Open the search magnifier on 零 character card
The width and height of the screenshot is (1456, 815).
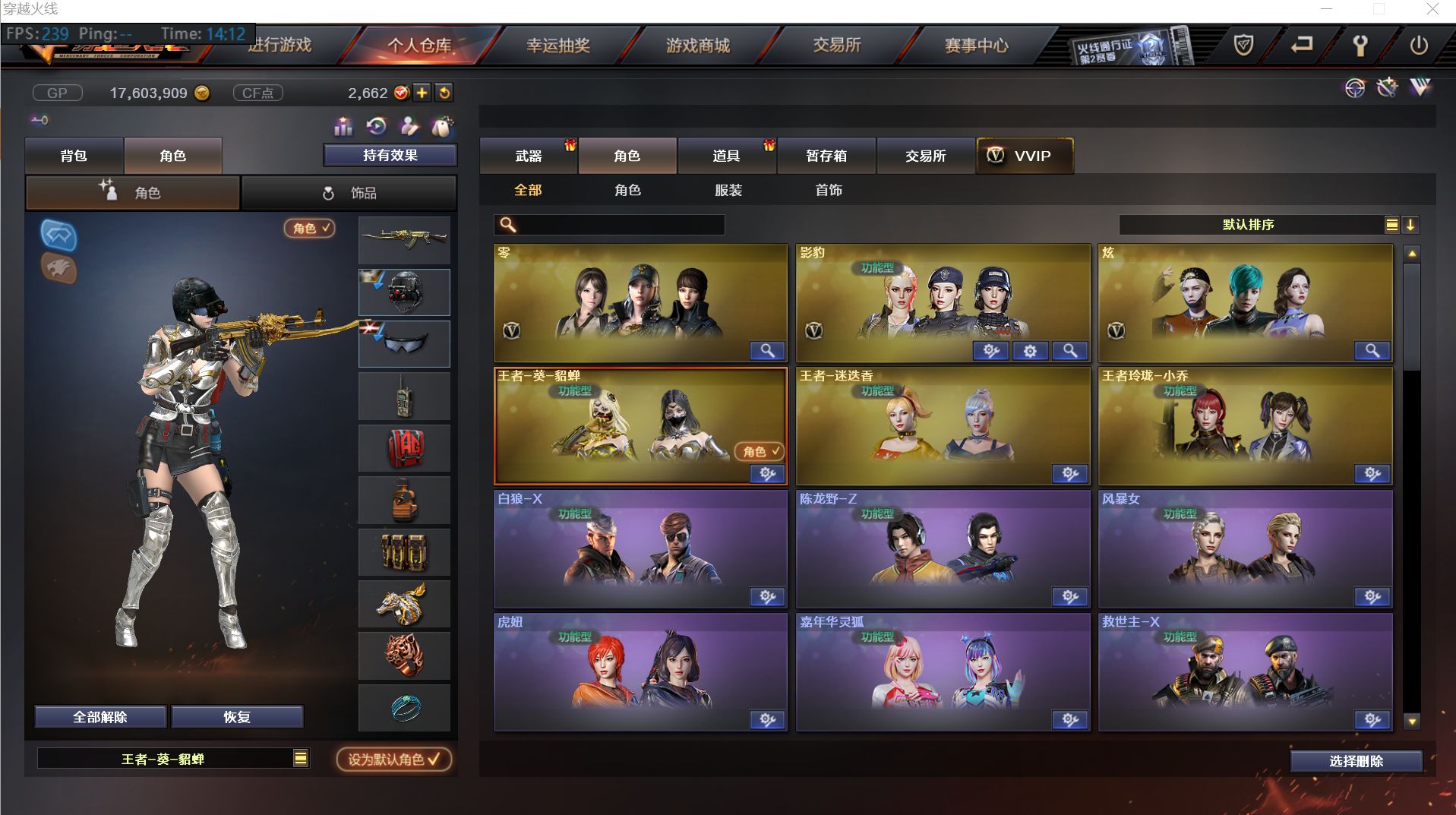point(768,351)
